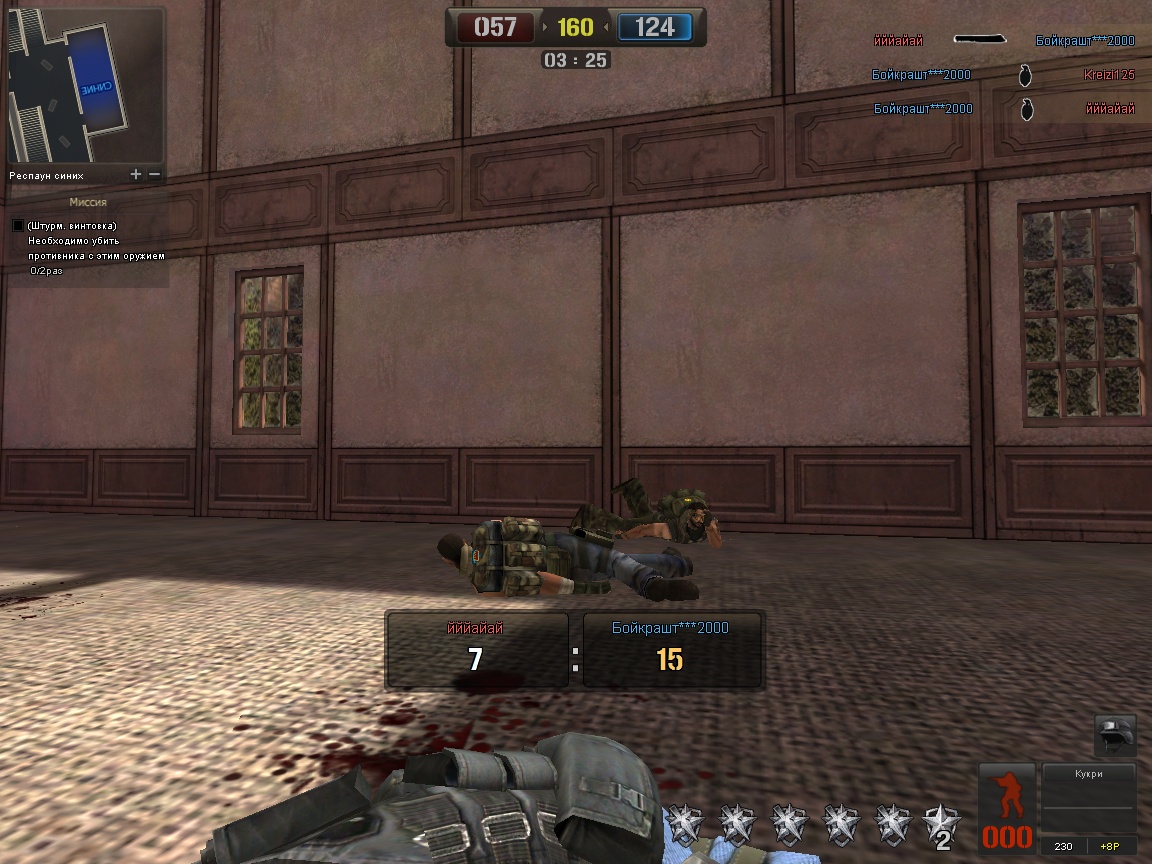Click the kill feed row naming Kreizi125
Image resolution: width=1152 pixels, height=864 pixels.
[x=1003, y=75]
